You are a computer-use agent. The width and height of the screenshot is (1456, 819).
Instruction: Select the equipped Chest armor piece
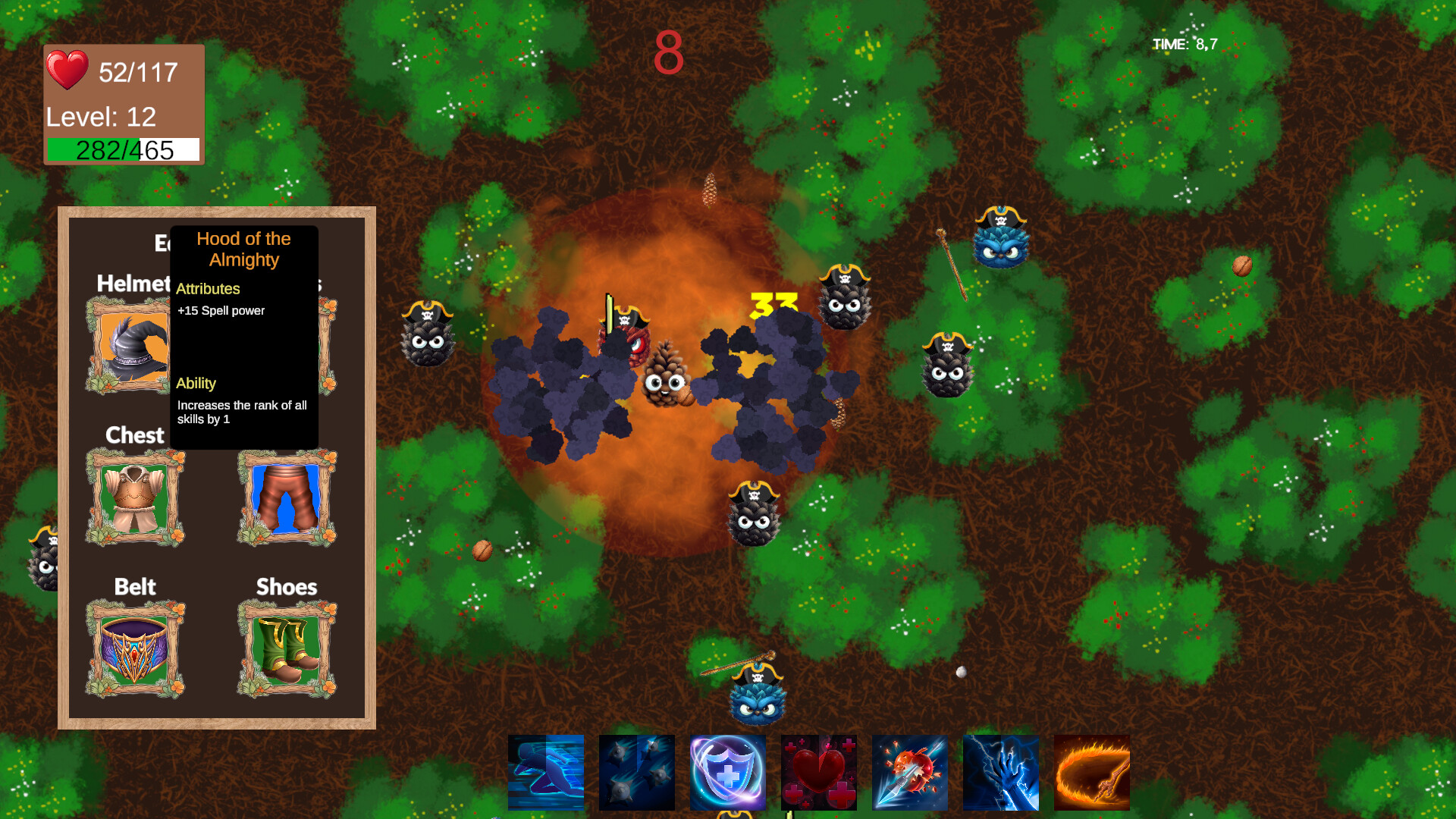coord(135,497)
